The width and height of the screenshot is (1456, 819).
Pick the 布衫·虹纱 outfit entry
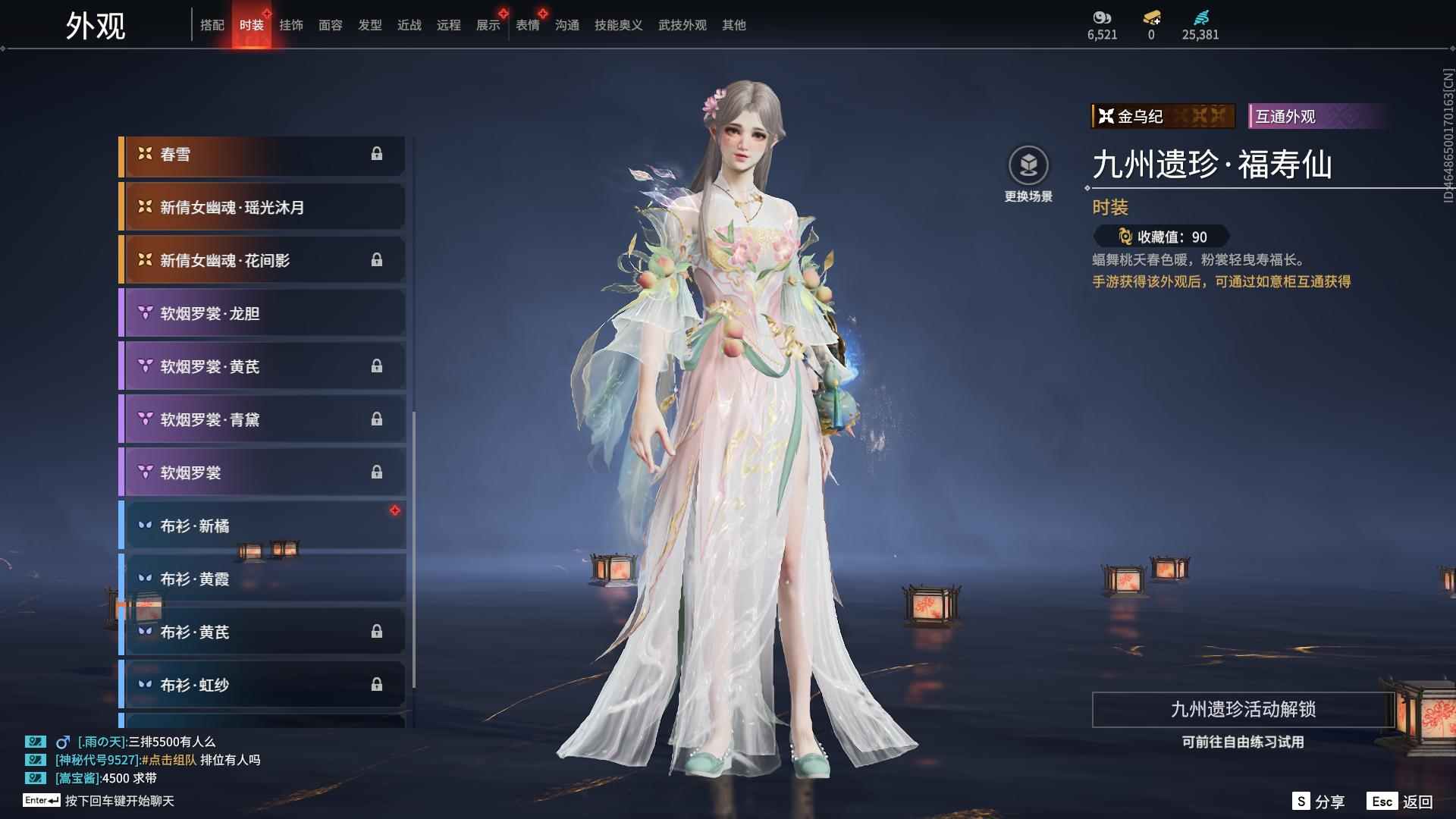coord(262,685)
